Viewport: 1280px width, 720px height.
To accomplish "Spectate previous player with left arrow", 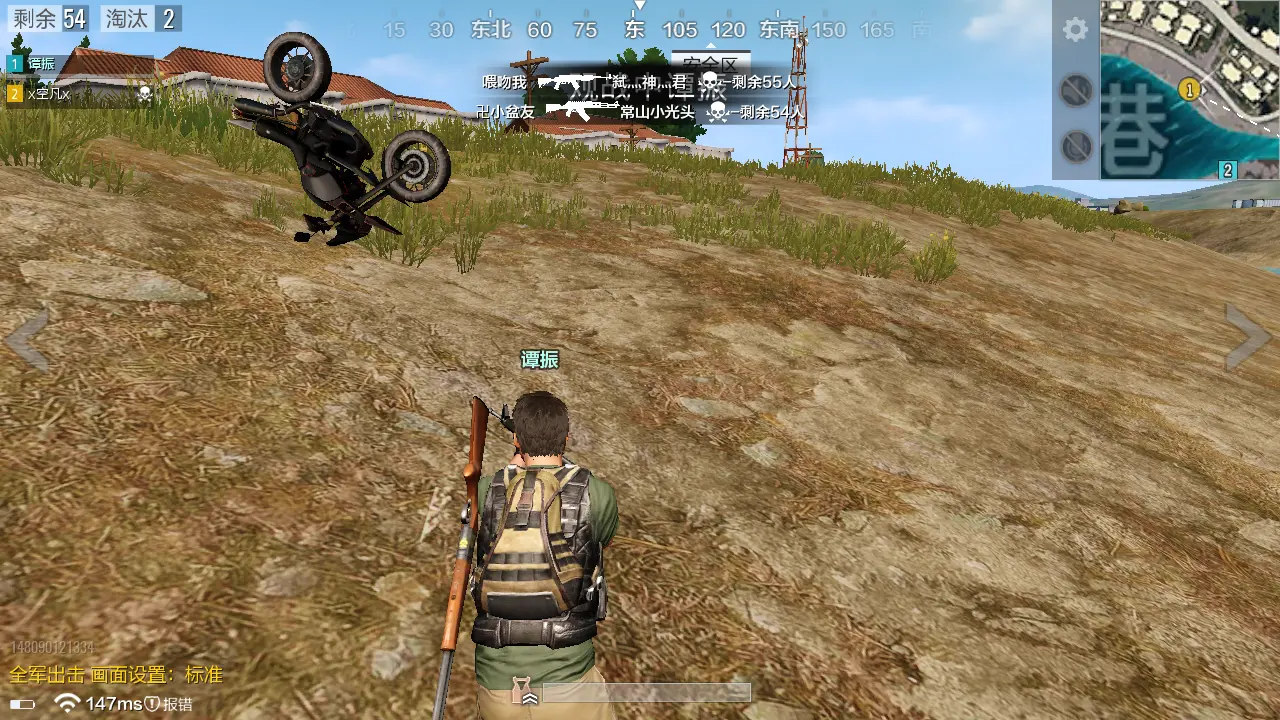I will [27, 339].
